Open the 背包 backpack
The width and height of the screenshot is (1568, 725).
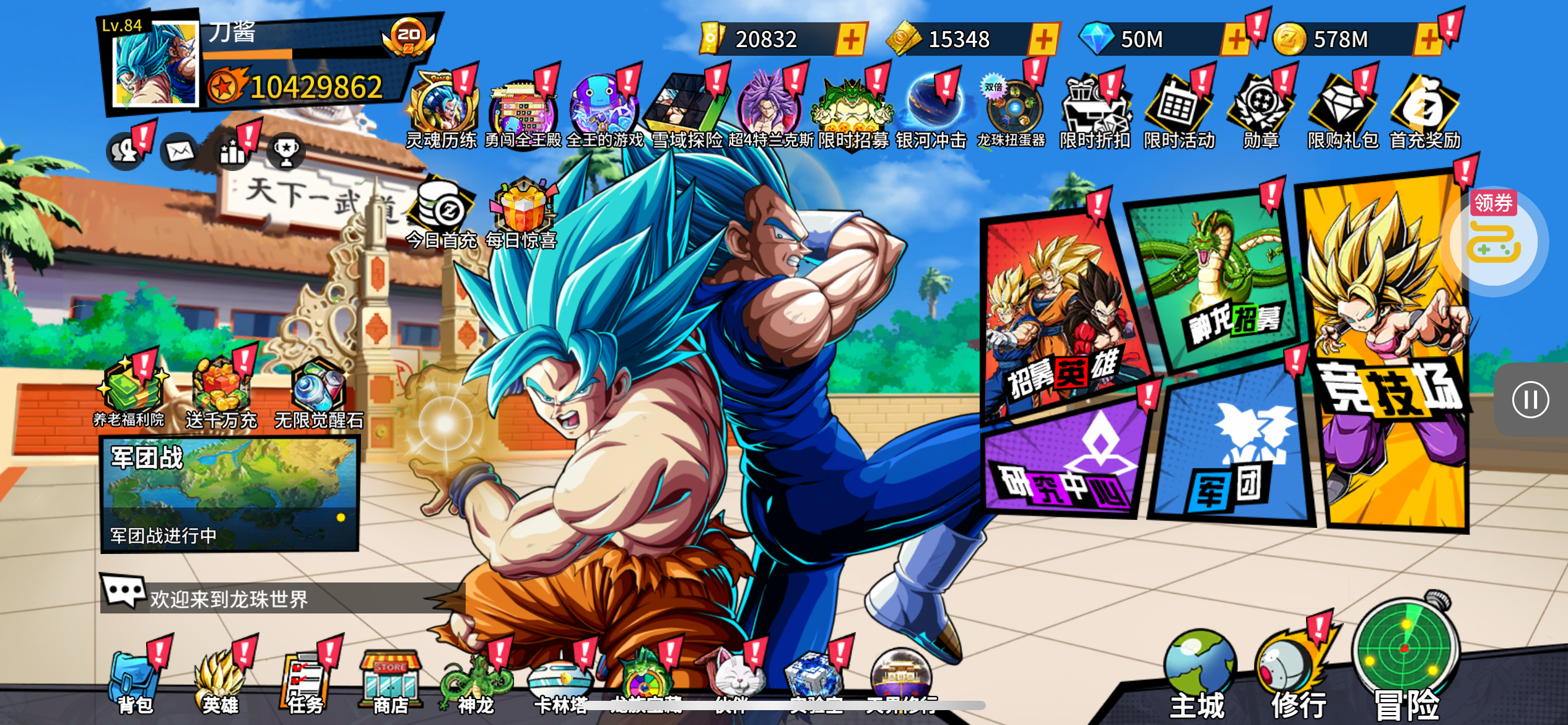pyautogui.click(x=134, y=682)
